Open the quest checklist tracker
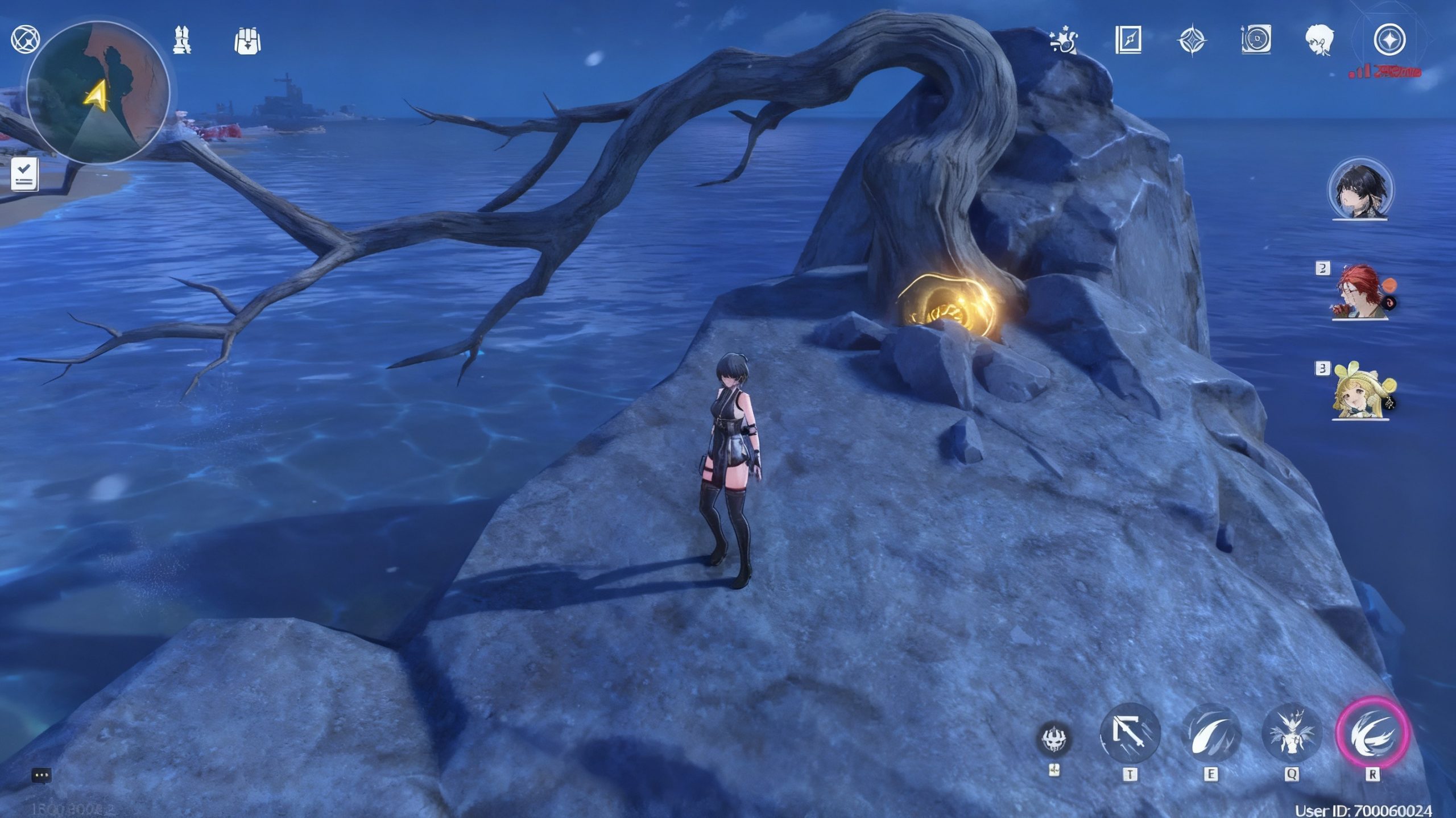Image resolution: width=1456 pixels, height=818 pixels. pyautogui.click(x=25, y=174)
